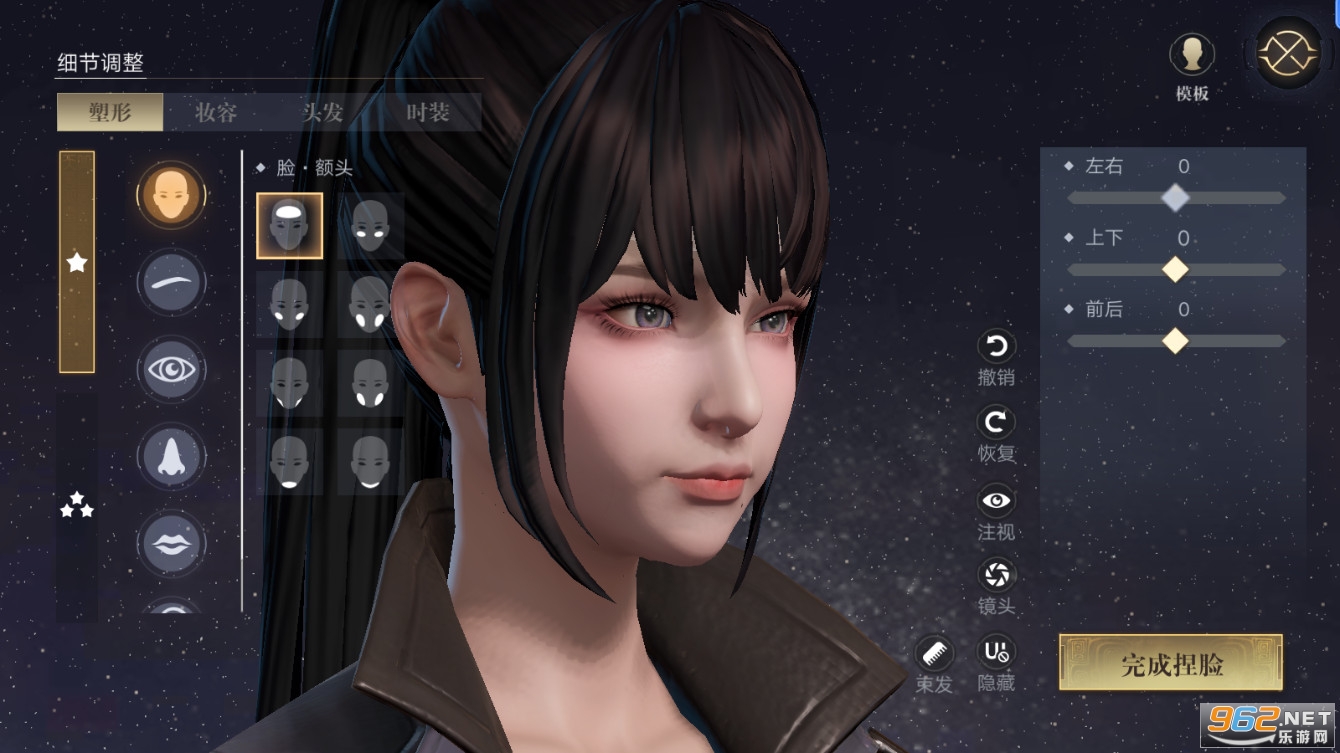Activate the 镜头 camera control
The width and height of the screenshot is (1340, 753).
pos(995,576)
